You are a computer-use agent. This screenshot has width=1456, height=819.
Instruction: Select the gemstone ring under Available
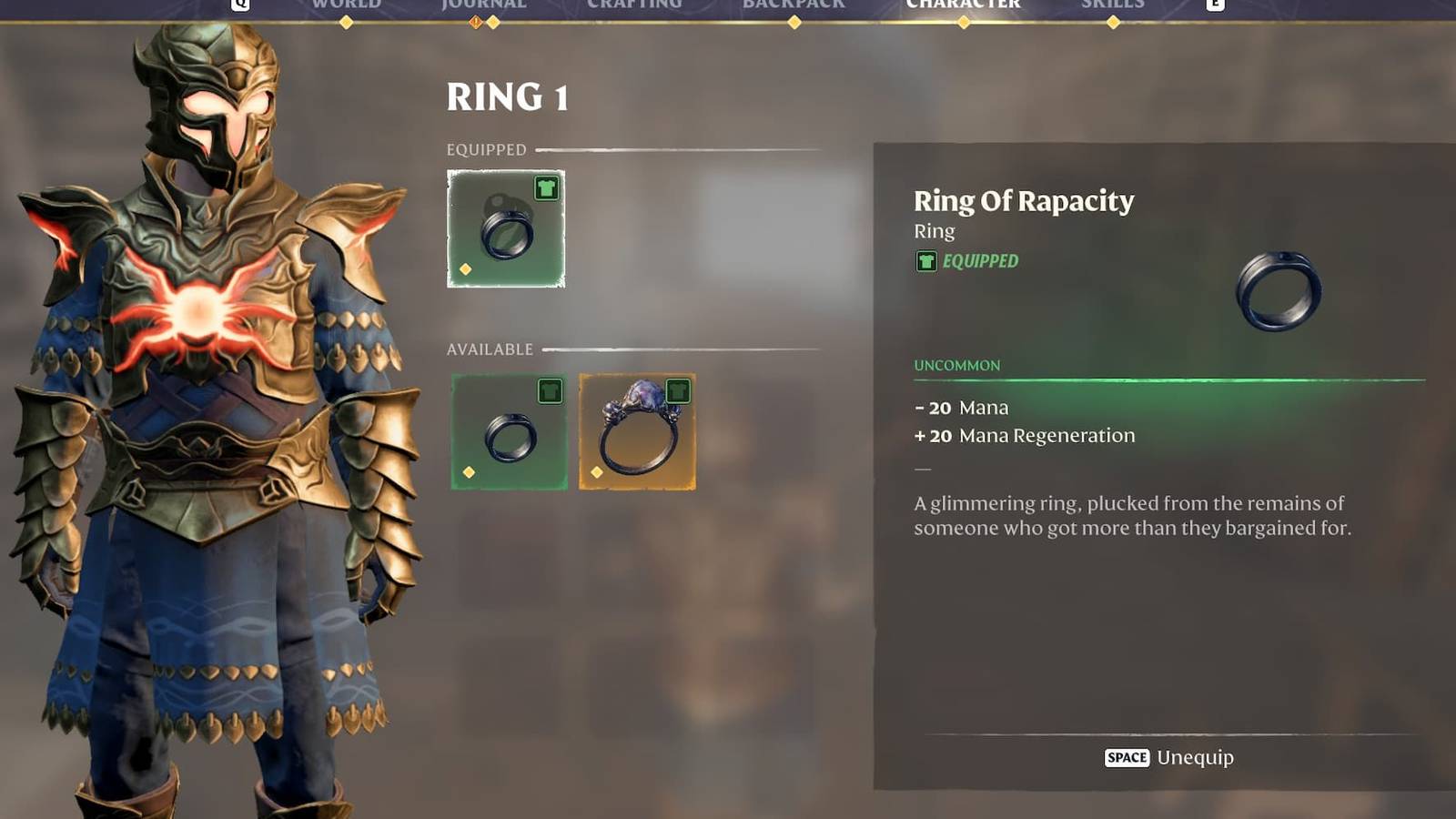click(x=637, y=432)
